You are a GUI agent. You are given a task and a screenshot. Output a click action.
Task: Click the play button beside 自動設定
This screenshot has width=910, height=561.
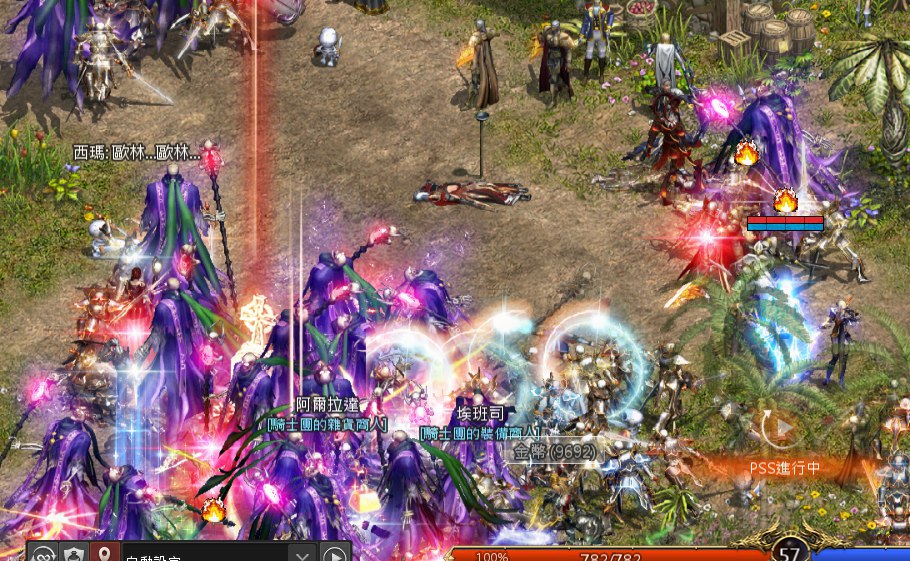click(x=334, y=555)
